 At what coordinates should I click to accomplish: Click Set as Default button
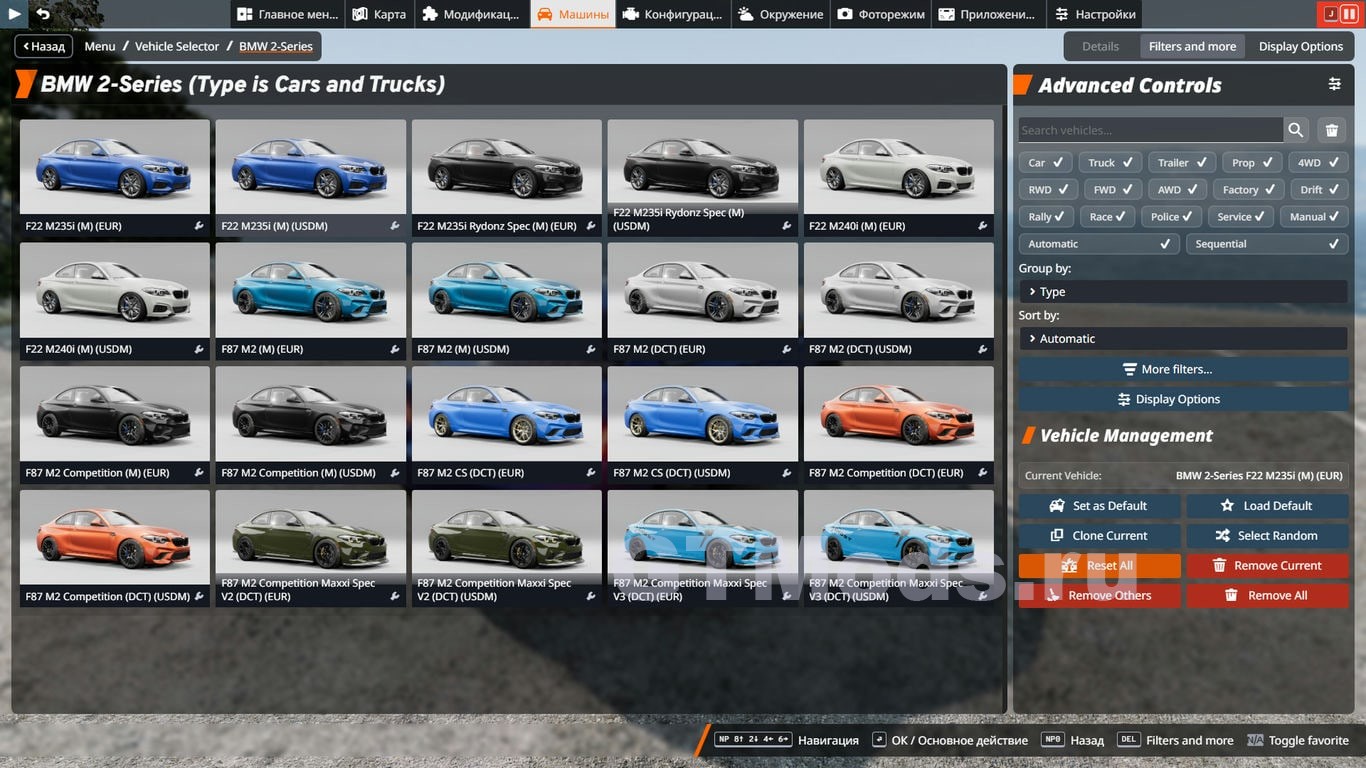point(1099,506)
